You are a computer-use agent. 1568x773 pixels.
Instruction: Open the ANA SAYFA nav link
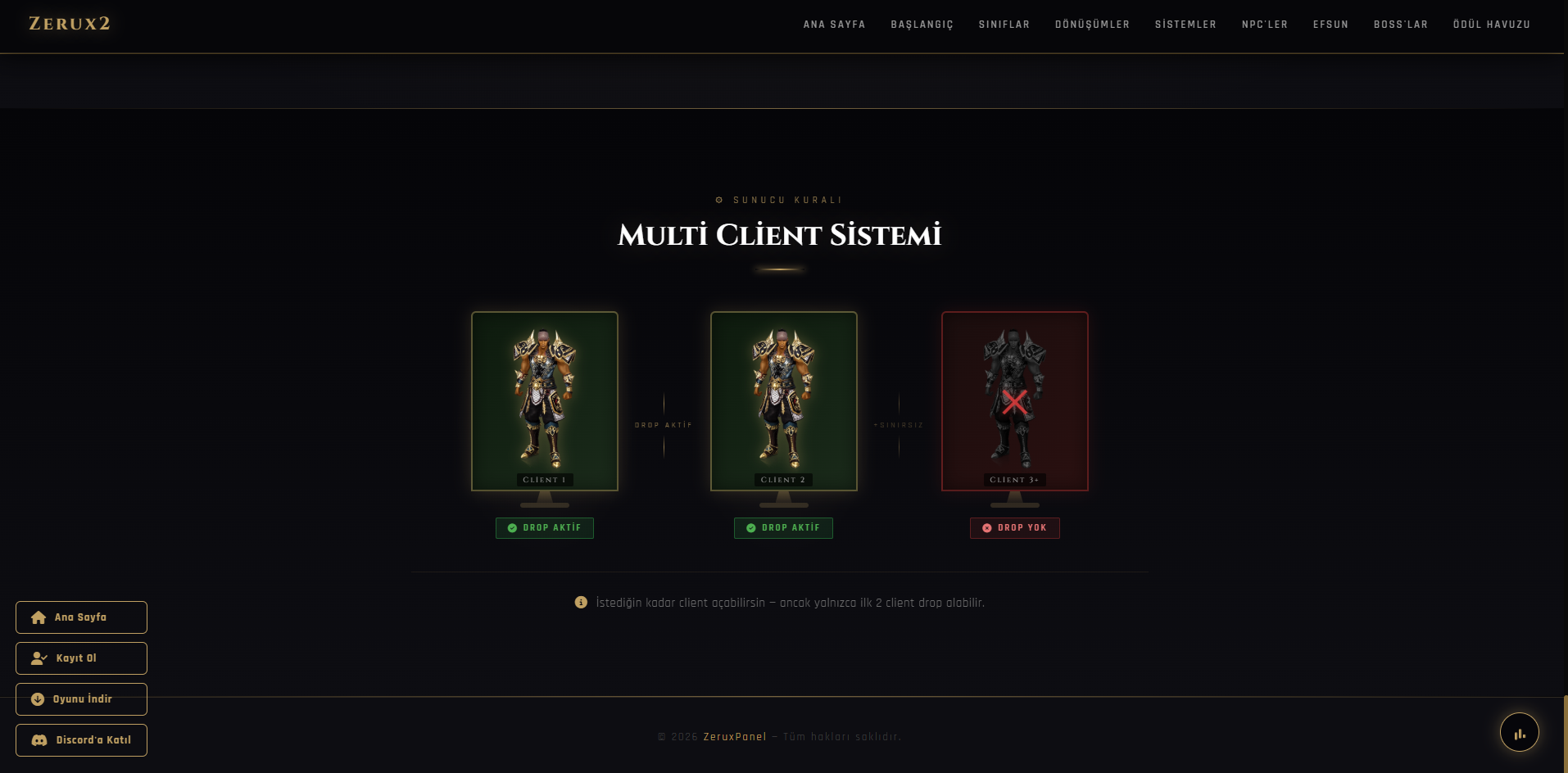tap(834, 25)
